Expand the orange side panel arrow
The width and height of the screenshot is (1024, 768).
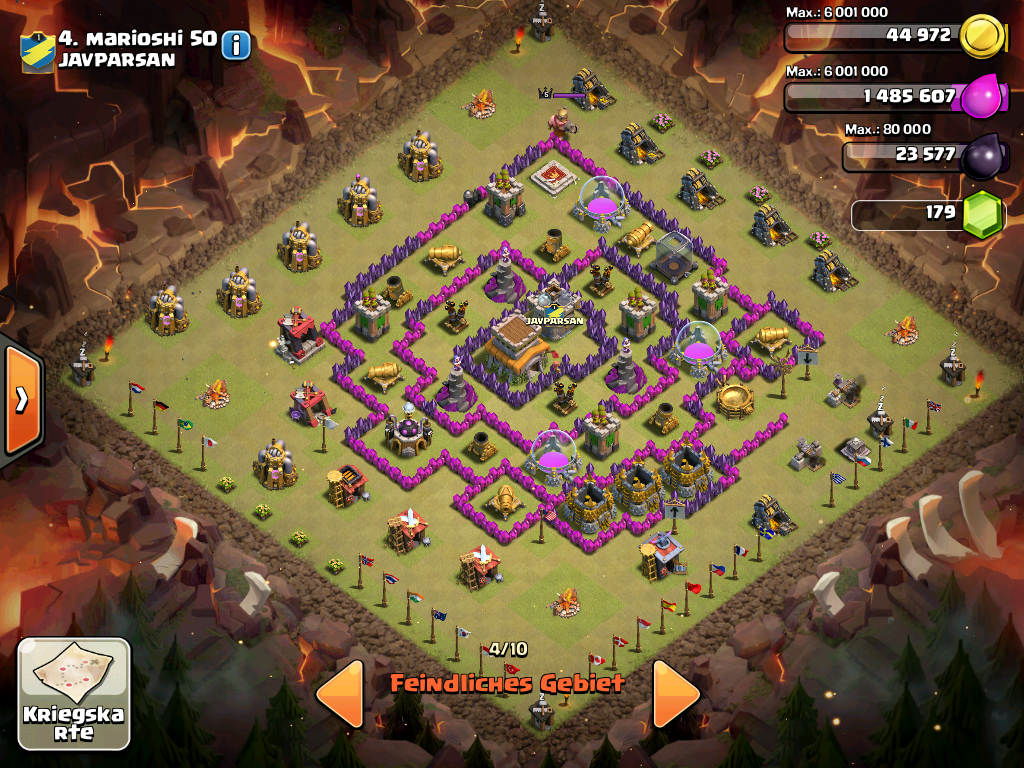(x=21, y=400)
